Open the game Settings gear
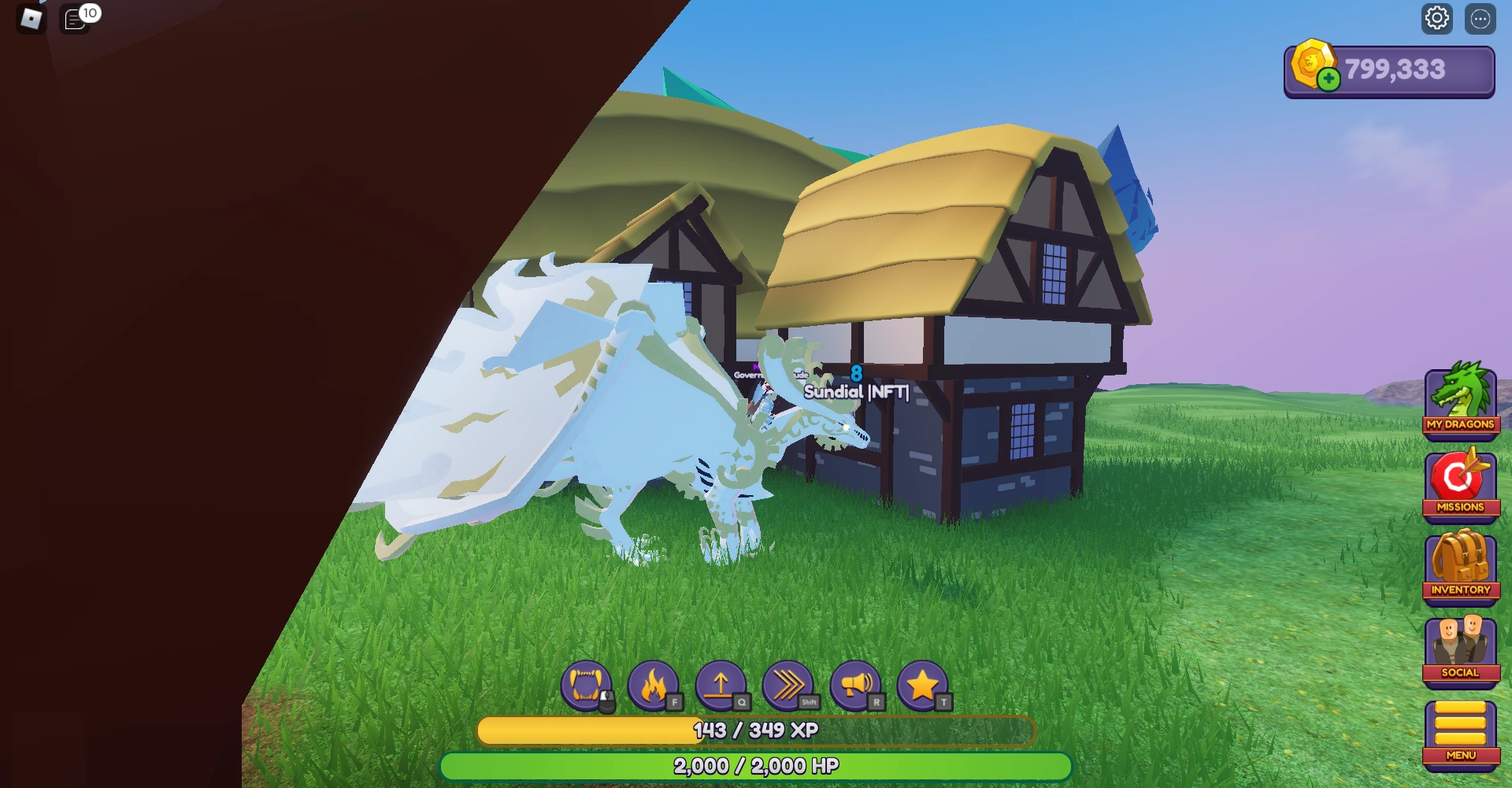 1438,19
